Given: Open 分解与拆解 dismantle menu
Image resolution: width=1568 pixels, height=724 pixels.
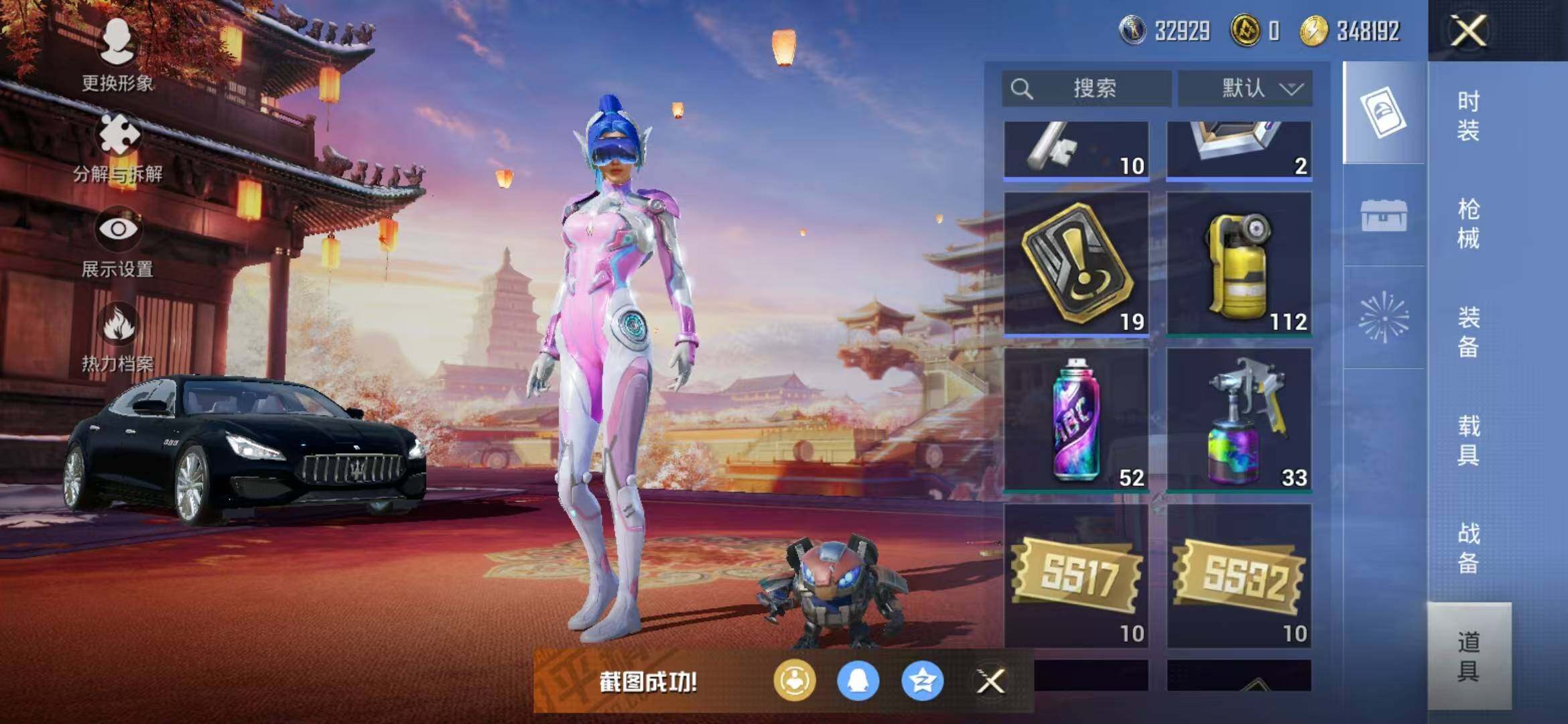Looking at the screenshot, I should (119, 147).
